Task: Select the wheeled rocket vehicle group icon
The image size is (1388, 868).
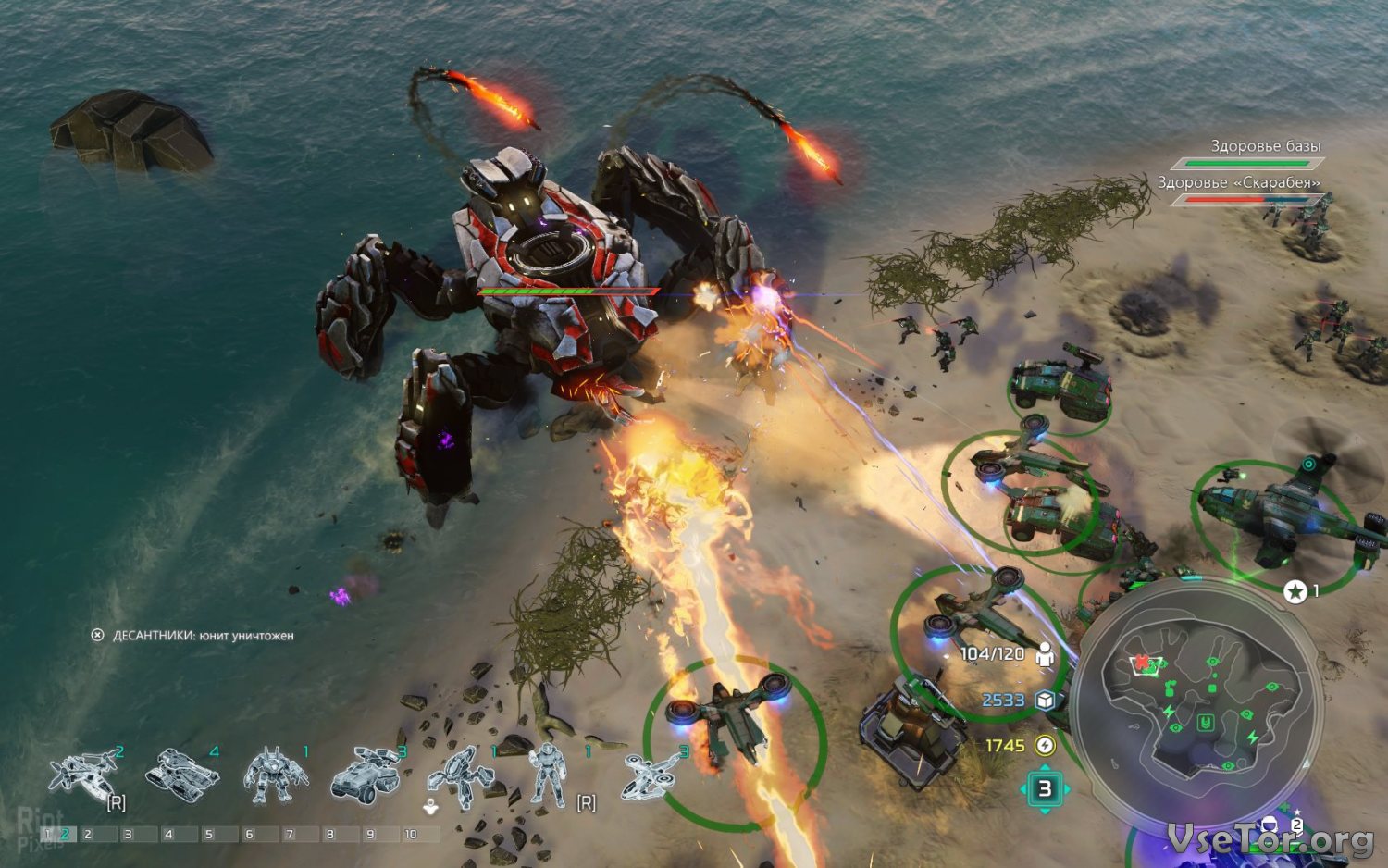Action: tap(365, 775)
